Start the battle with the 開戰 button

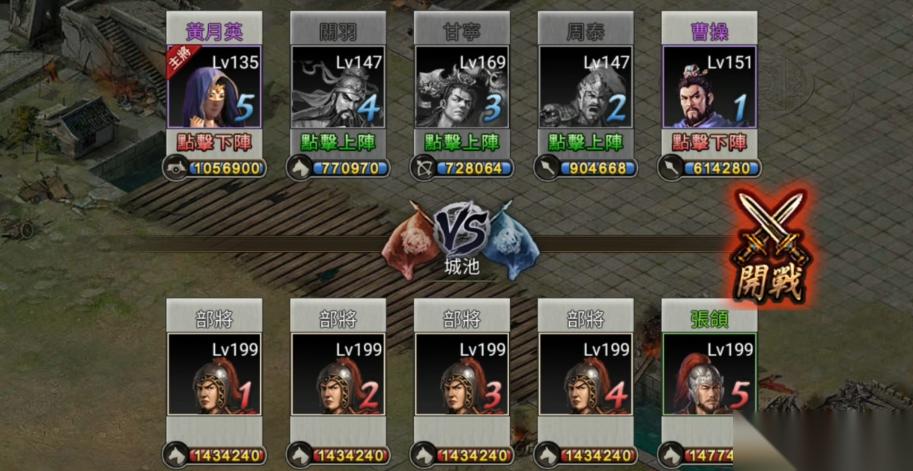(770, 247)
